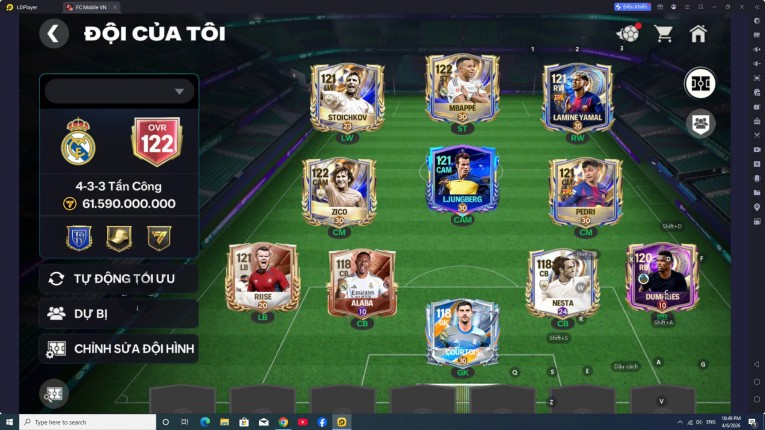This screenshot has width=765, height=430.
Task: Select Chỉnh Sửa Đội Hình formation editor
Action: 119,348
